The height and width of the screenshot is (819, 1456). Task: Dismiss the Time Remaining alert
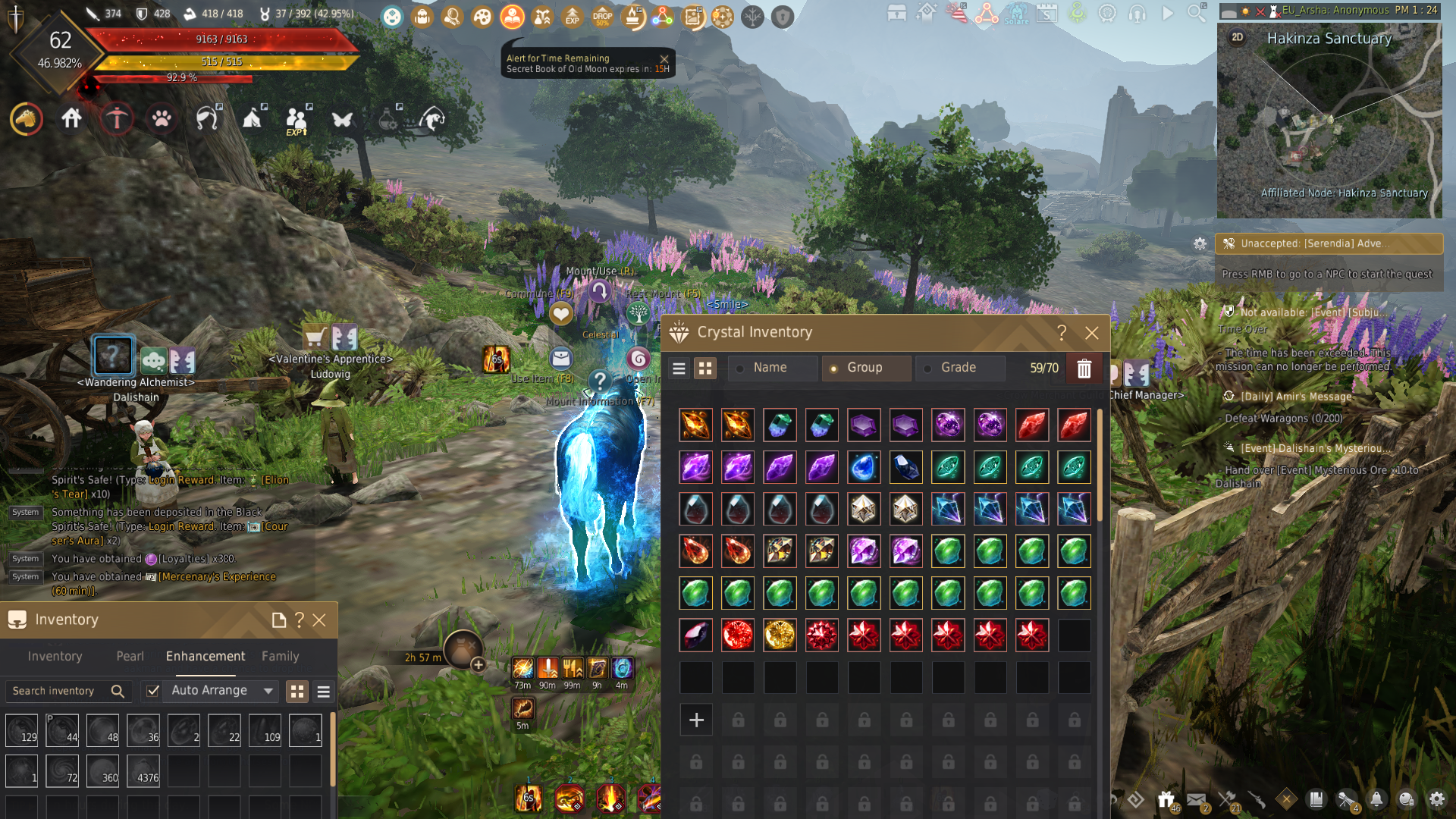coord(664,59)
